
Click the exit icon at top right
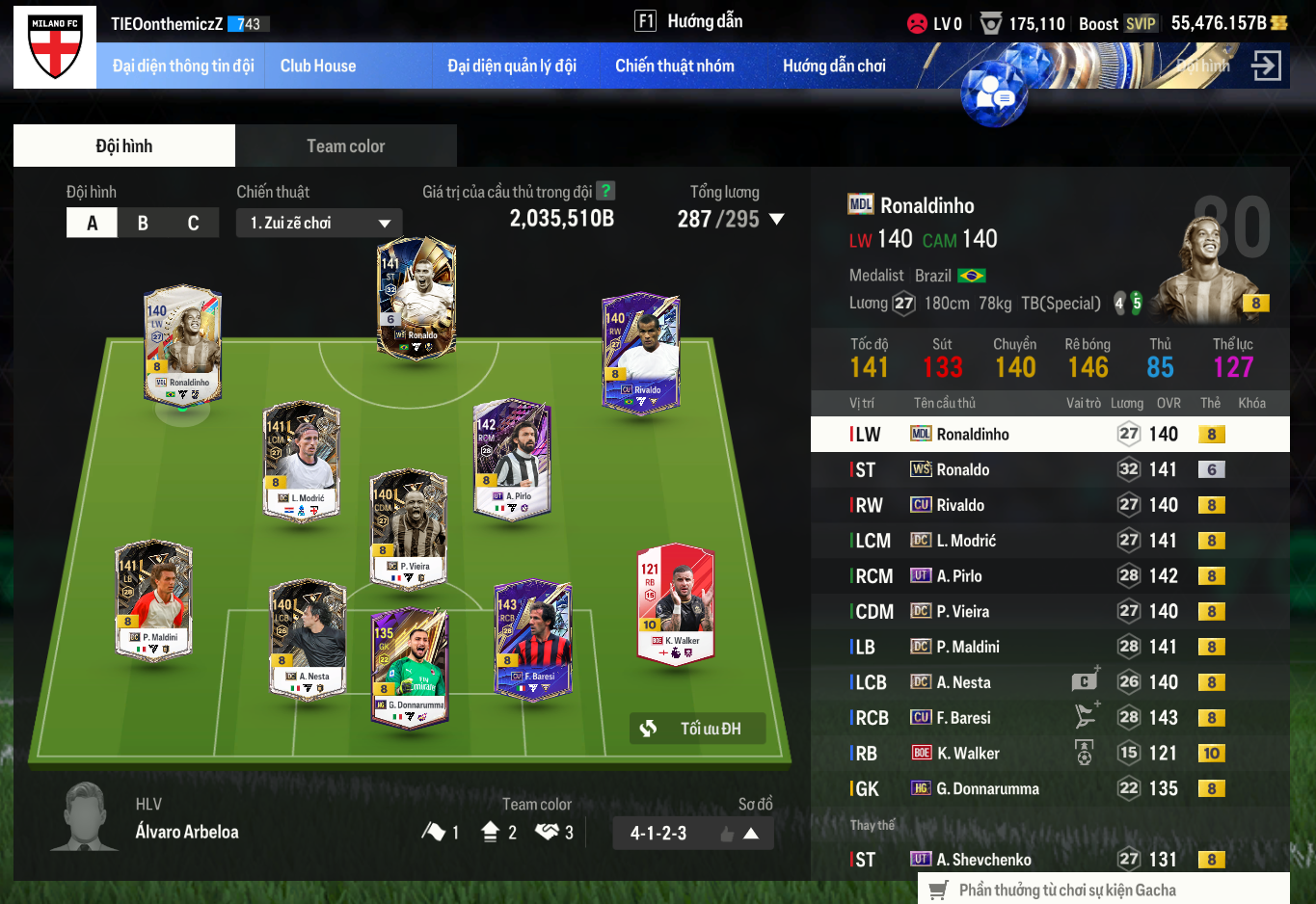coord(1266,66)
